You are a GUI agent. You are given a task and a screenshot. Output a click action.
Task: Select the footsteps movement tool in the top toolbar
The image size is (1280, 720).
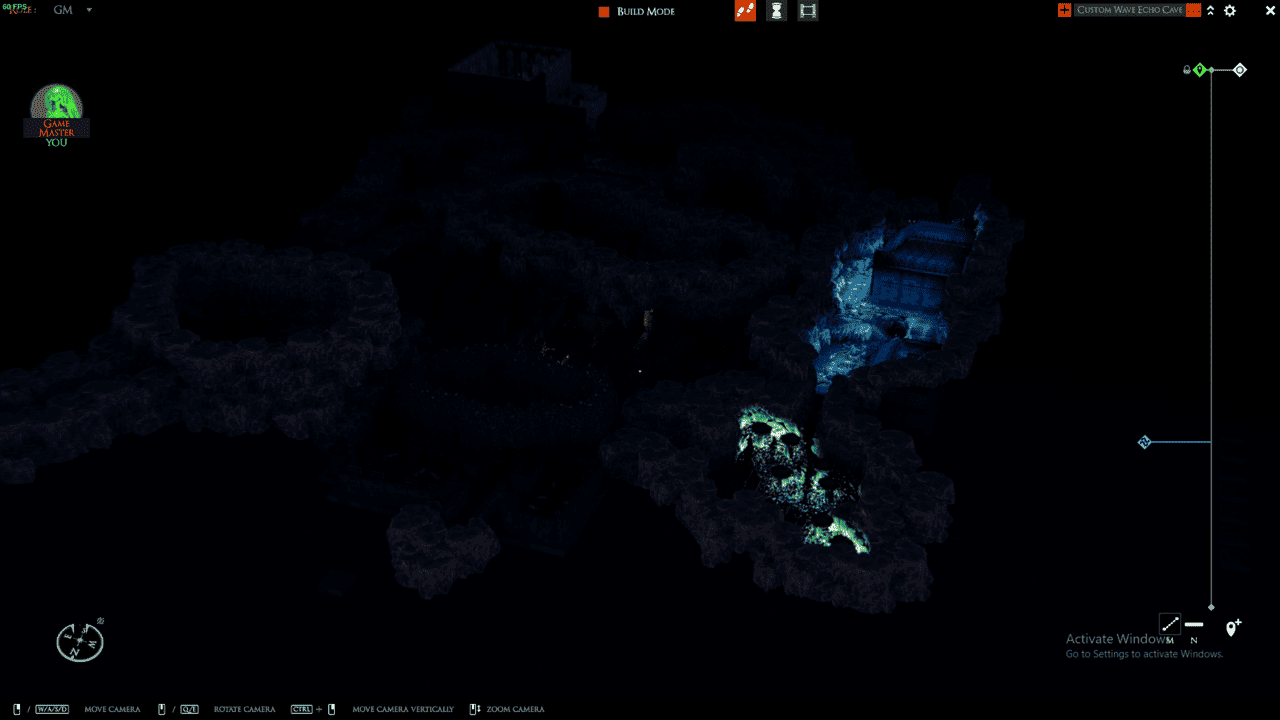[x=744, y=10]
